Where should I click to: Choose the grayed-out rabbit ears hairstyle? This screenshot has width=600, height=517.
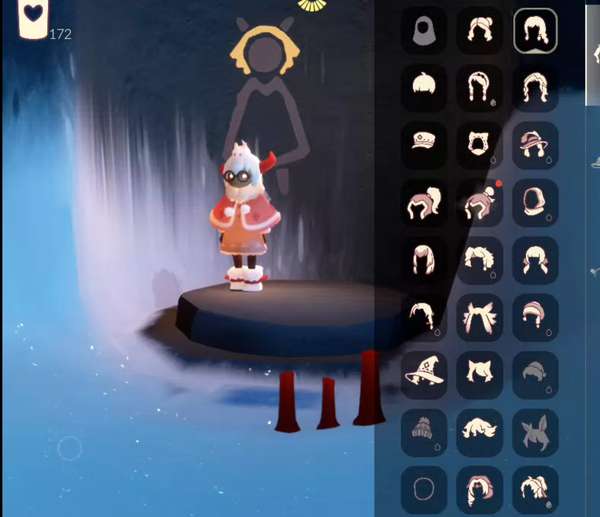pos(535,431)
